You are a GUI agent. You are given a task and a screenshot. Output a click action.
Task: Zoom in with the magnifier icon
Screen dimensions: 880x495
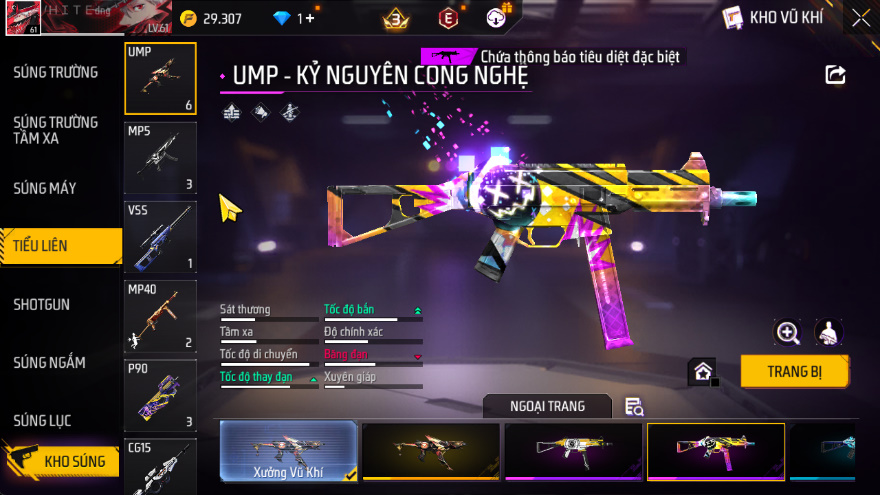(x=788, y=333)
